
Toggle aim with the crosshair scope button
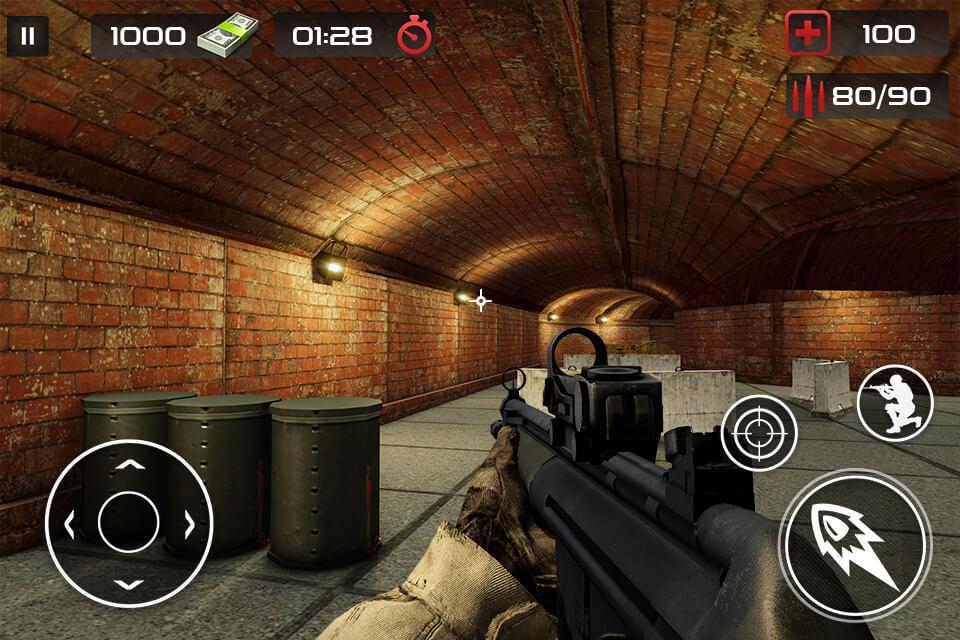pos(759,432)
